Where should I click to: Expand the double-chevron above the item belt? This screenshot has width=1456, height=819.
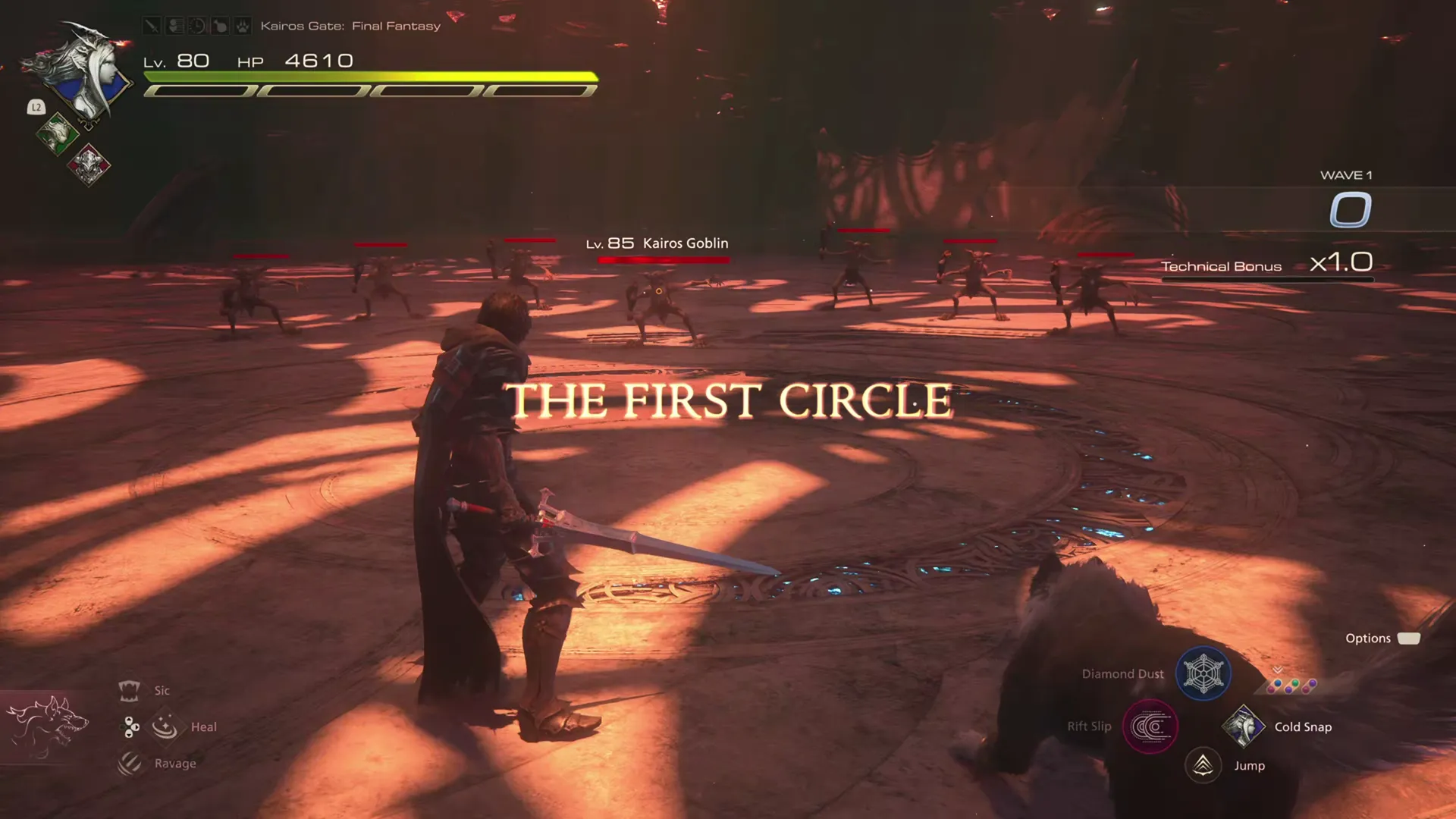(x=1277, y=670)
